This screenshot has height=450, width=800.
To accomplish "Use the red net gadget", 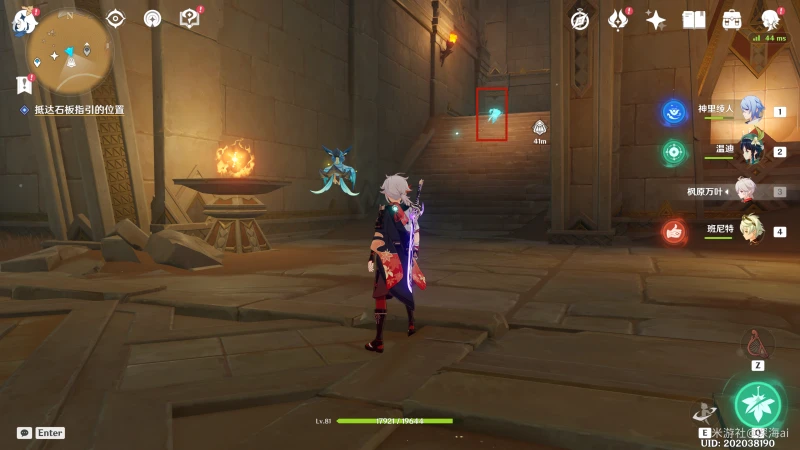I will [757, 344].
